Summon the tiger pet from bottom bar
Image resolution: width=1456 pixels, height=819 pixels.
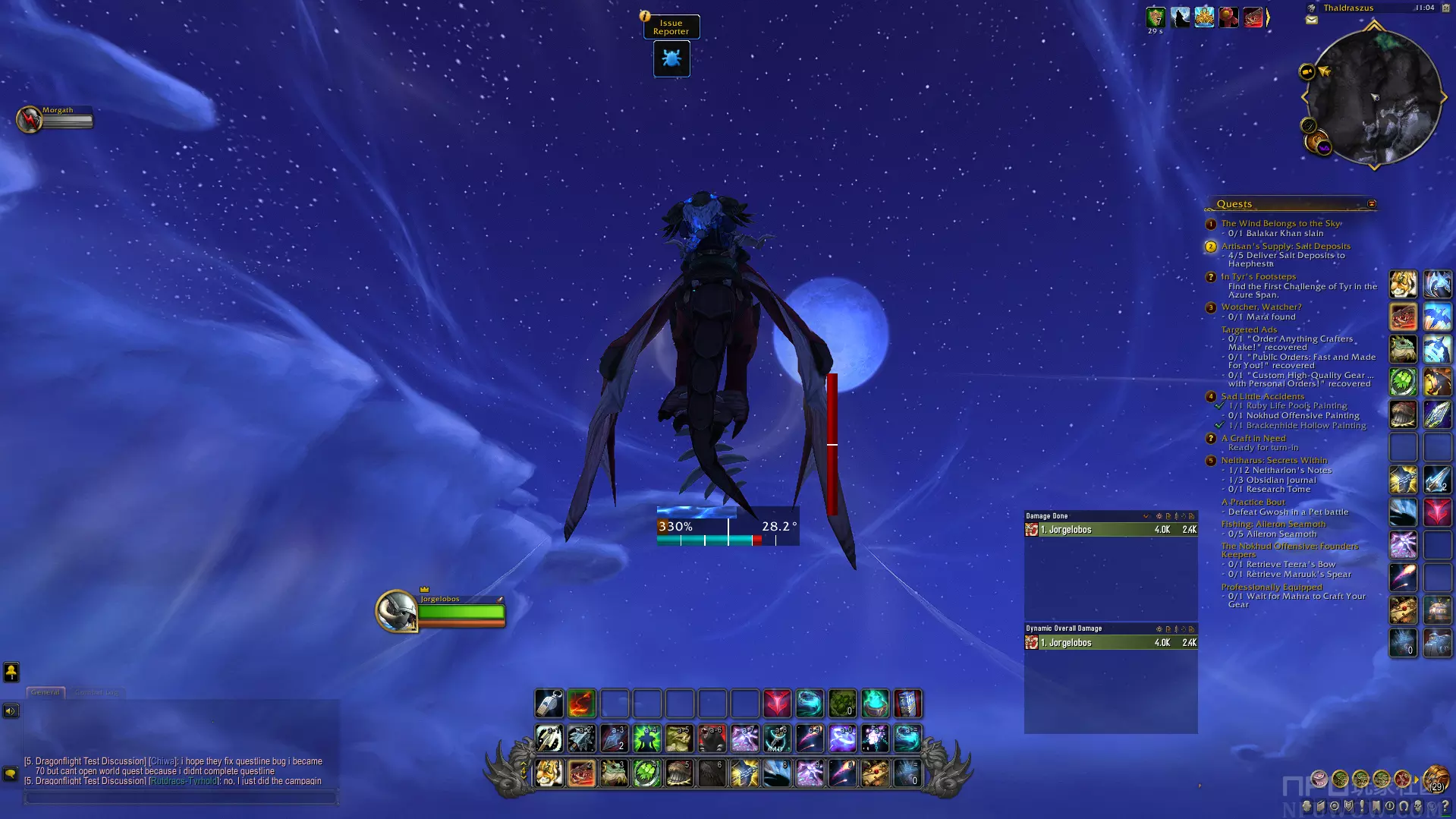[549, 773]
